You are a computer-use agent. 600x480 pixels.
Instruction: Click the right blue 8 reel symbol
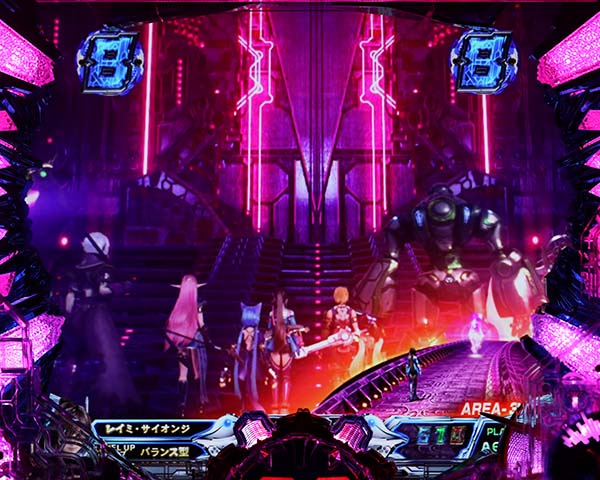point(483,61)
